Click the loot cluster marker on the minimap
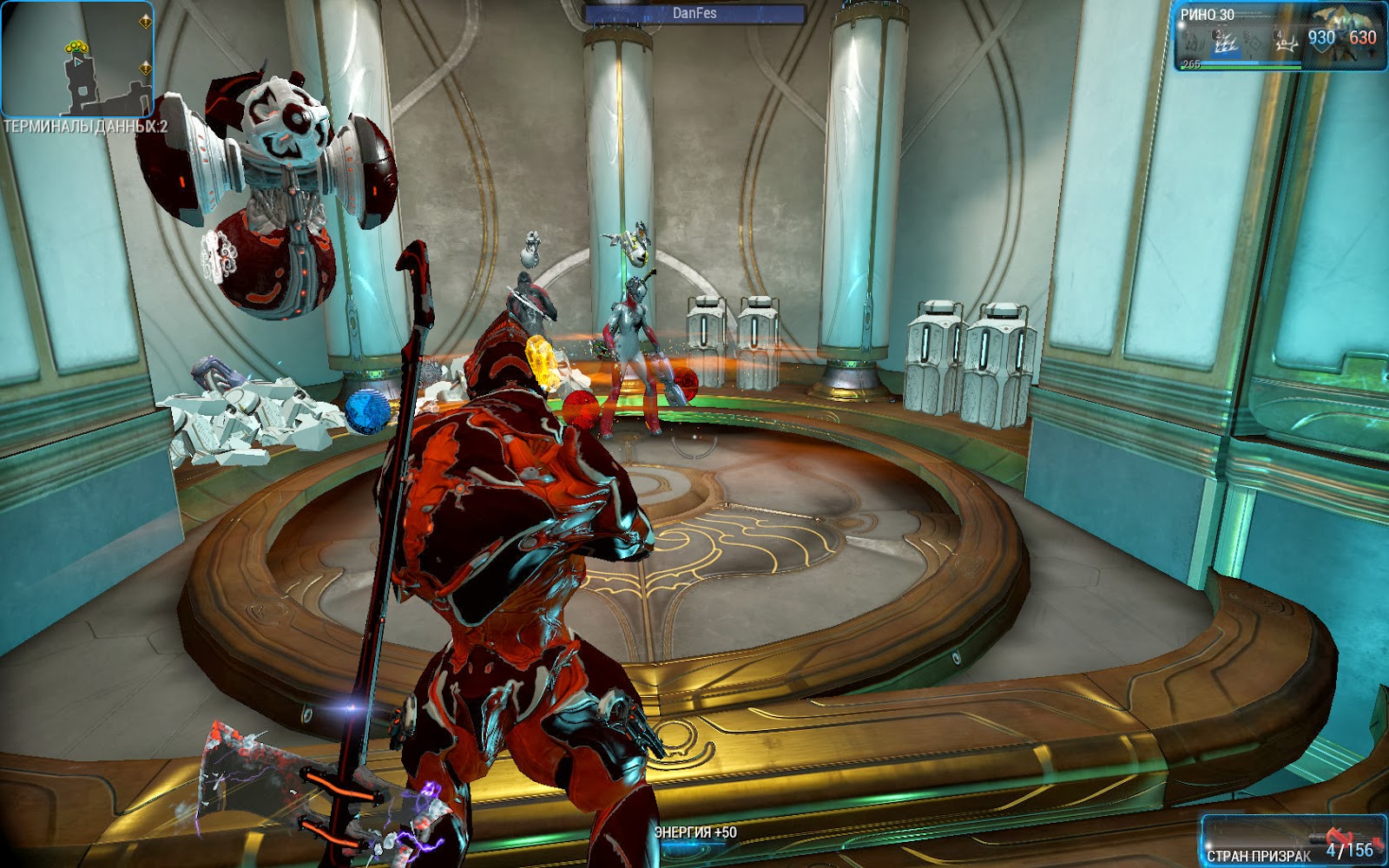Screen dimensions: 1389x868 (76, 47)
